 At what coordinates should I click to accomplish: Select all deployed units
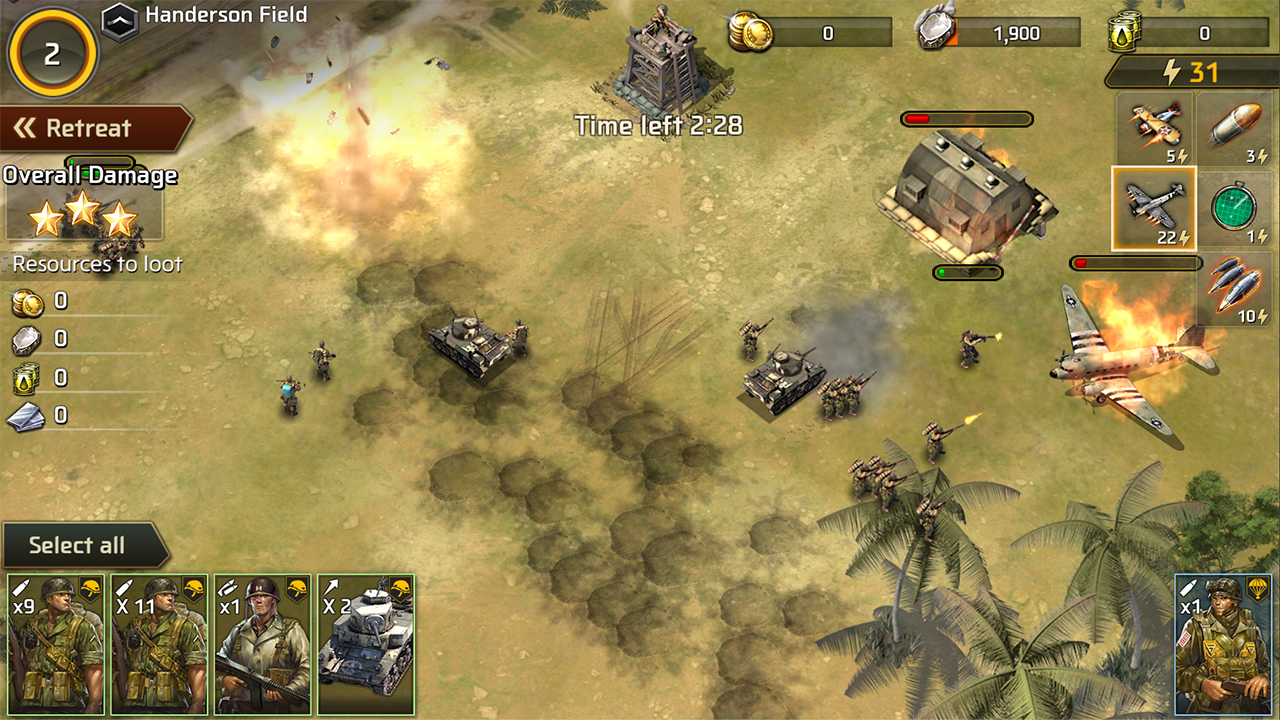[x=78, y=545]
